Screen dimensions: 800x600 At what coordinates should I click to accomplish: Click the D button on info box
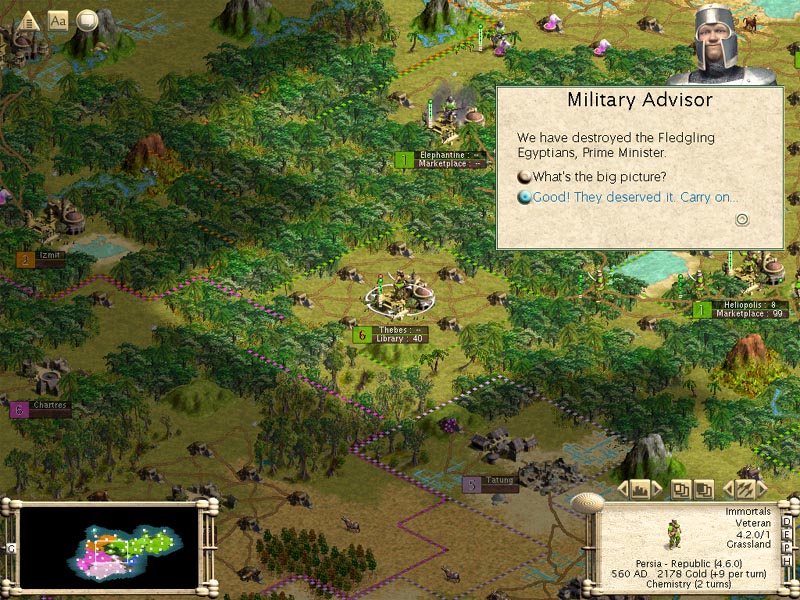787,522
